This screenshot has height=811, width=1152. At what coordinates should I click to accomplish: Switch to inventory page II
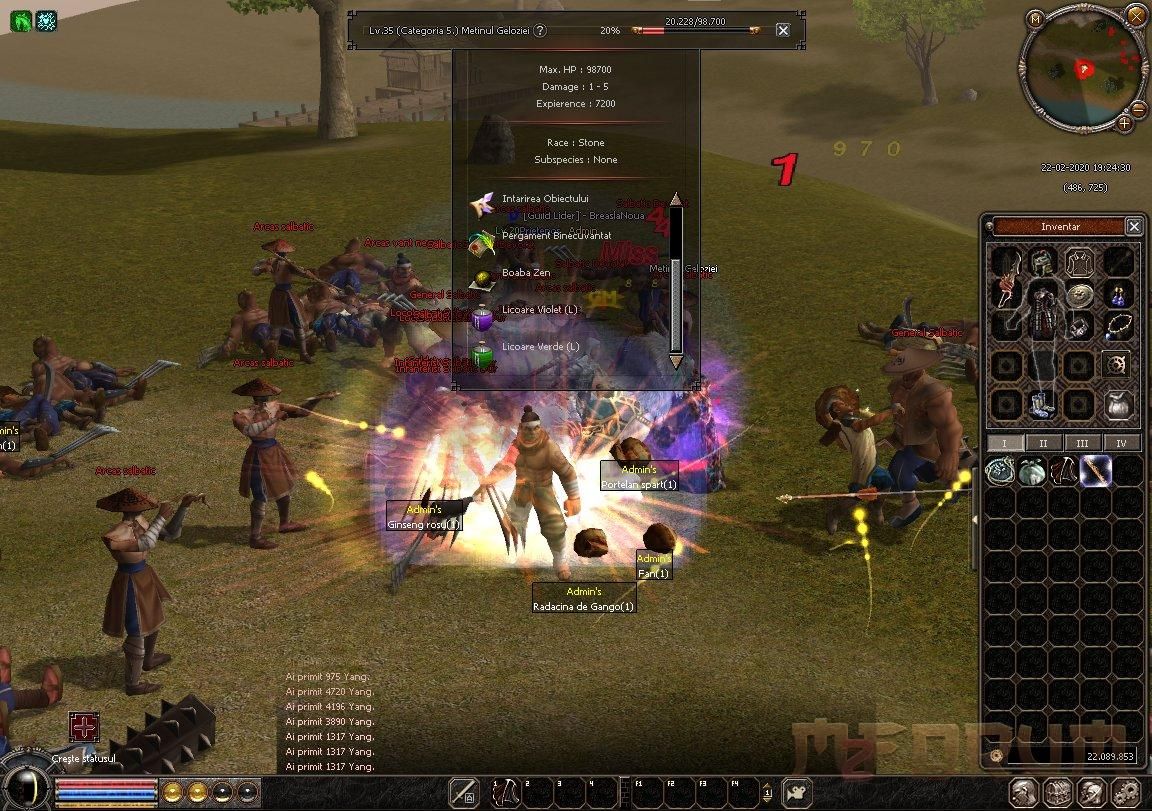tap(1043, 443)
